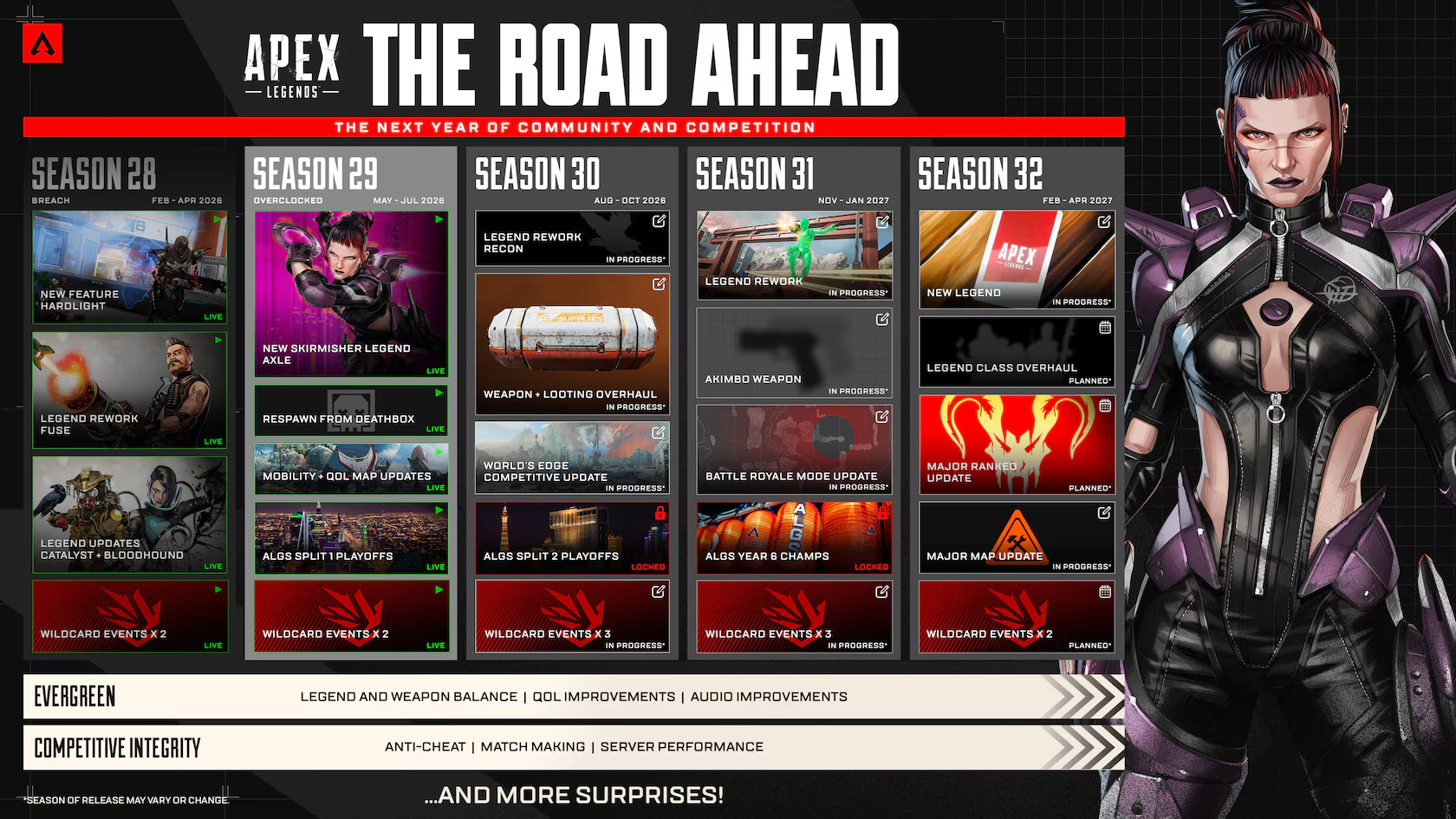Open the Battle Royale Mode Update card
The width and height of the screenshot is (1456, 819).
click(x=794, y=449)
